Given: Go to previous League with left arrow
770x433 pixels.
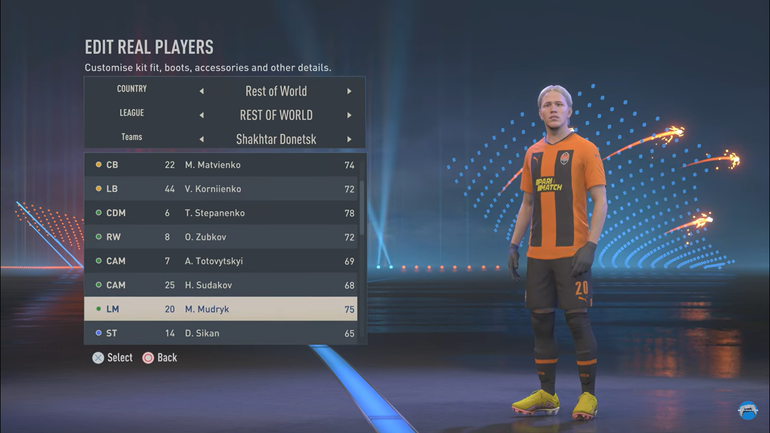Looking at the screenshot, I should (201, 115).
